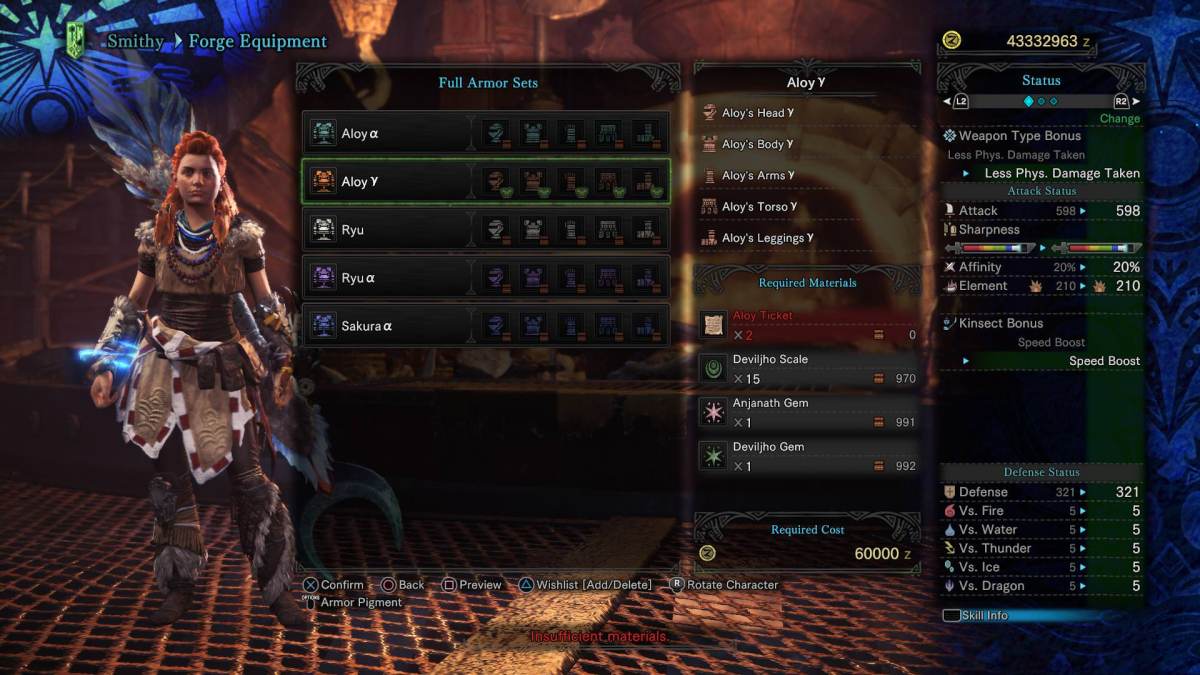The height and width of the screenshot is (675, 1200).
Task: Go back to Smithy in the breadcrumb
Action: [135, 41]
